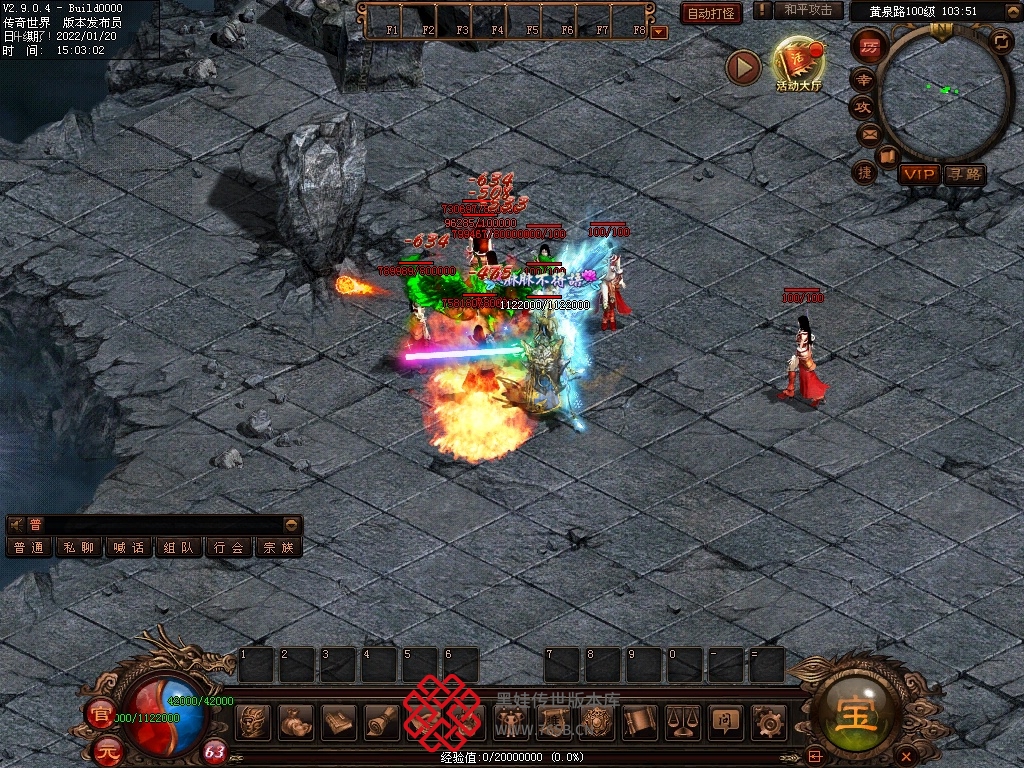Open the VIP panel
1024x768 pixels.
pyautogui.click(x=918, y=174)
